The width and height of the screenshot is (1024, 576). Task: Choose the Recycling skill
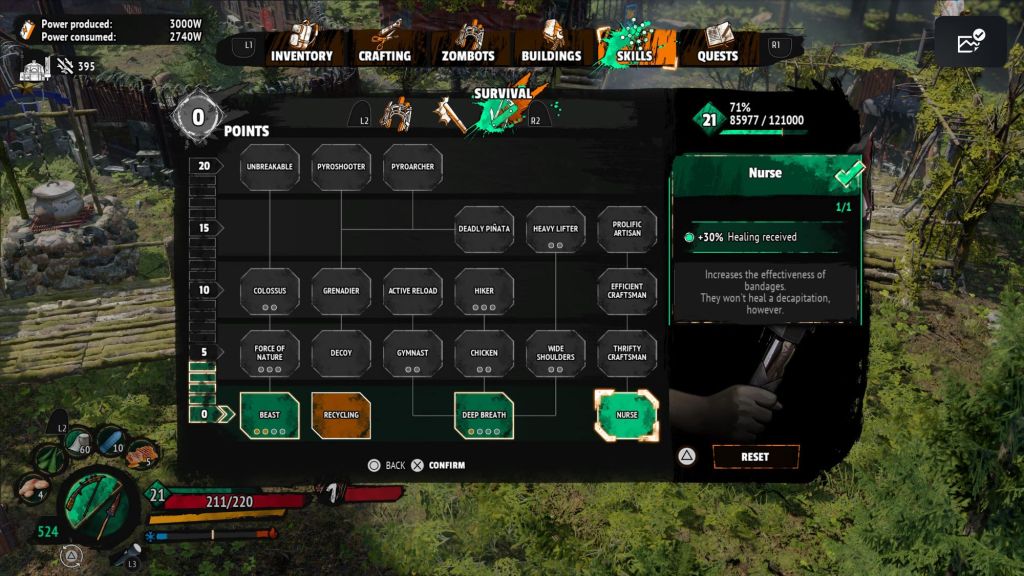point(341,414)
